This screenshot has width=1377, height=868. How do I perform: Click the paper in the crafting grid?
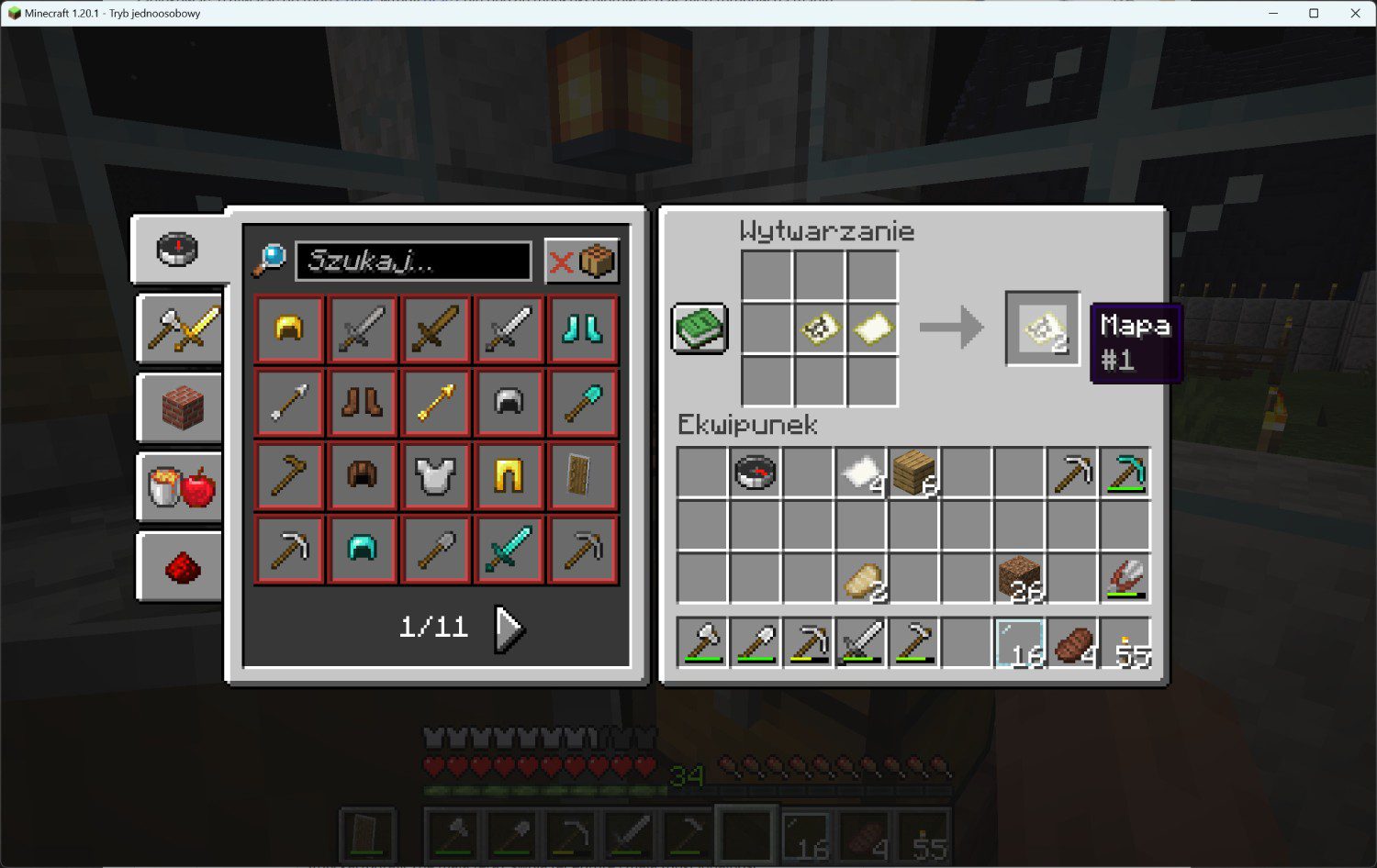[x=872, y=328]
